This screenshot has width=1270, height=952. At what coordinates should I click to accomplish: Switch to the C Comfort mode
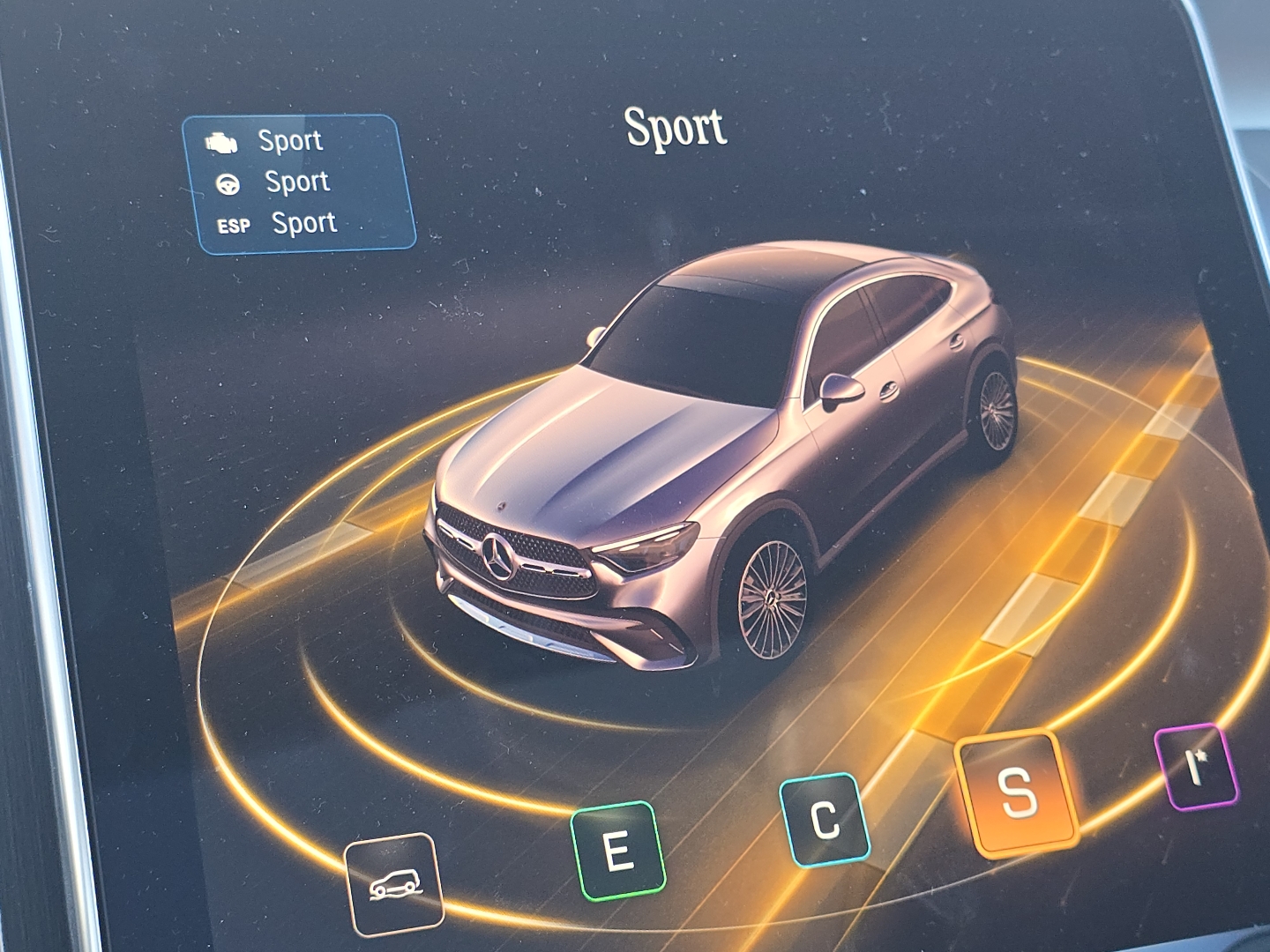[823, 816]
